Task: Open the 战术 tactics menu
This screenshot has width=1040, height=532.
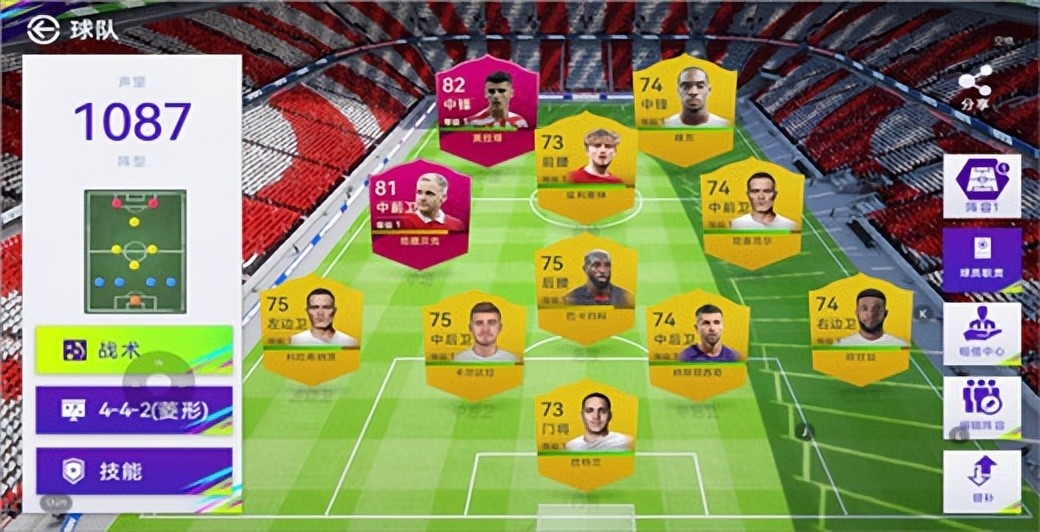Action: coord(134,350)
